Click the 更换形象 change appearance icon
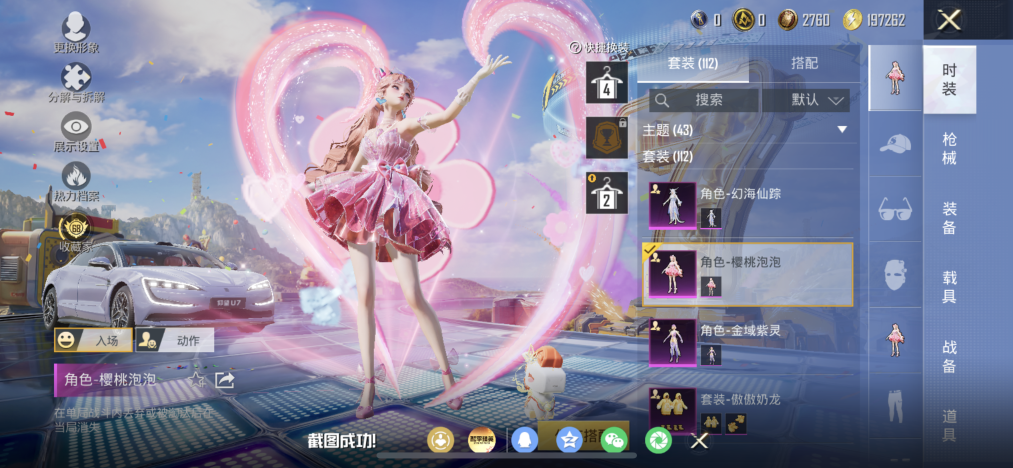The width and height of the screenshot is (1013, 468). [x=76, y=33]
